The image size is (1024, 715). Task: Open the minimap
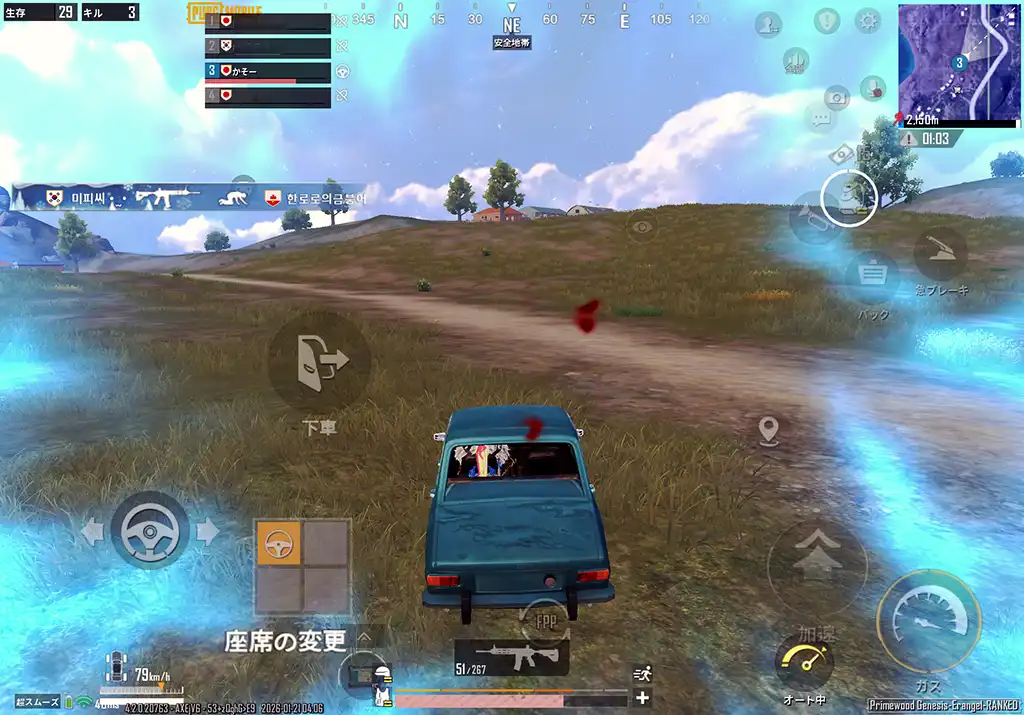[958, 62]
